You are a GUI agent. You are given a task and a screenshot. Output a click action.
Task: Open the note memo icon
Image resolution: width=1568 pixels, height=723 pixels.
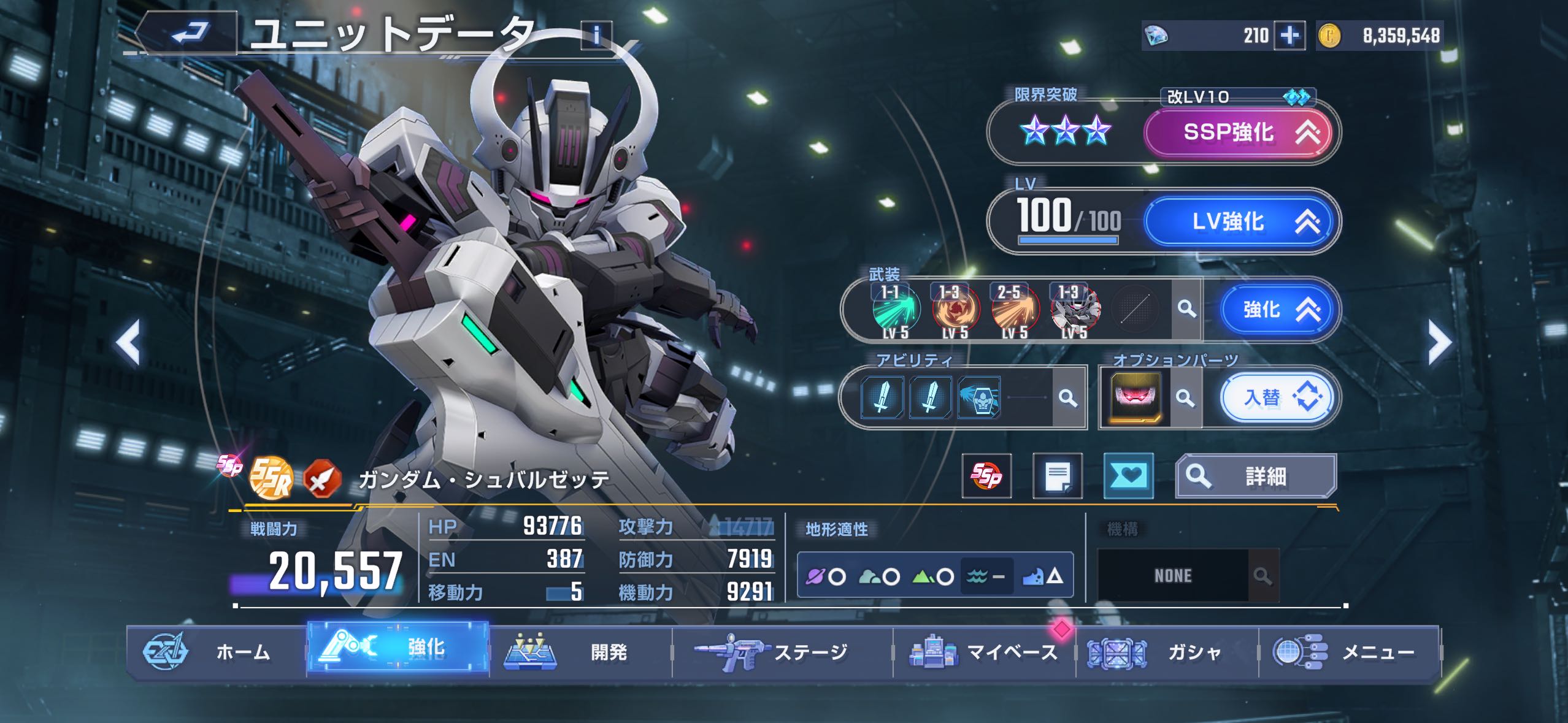(x=1058, y=476)
